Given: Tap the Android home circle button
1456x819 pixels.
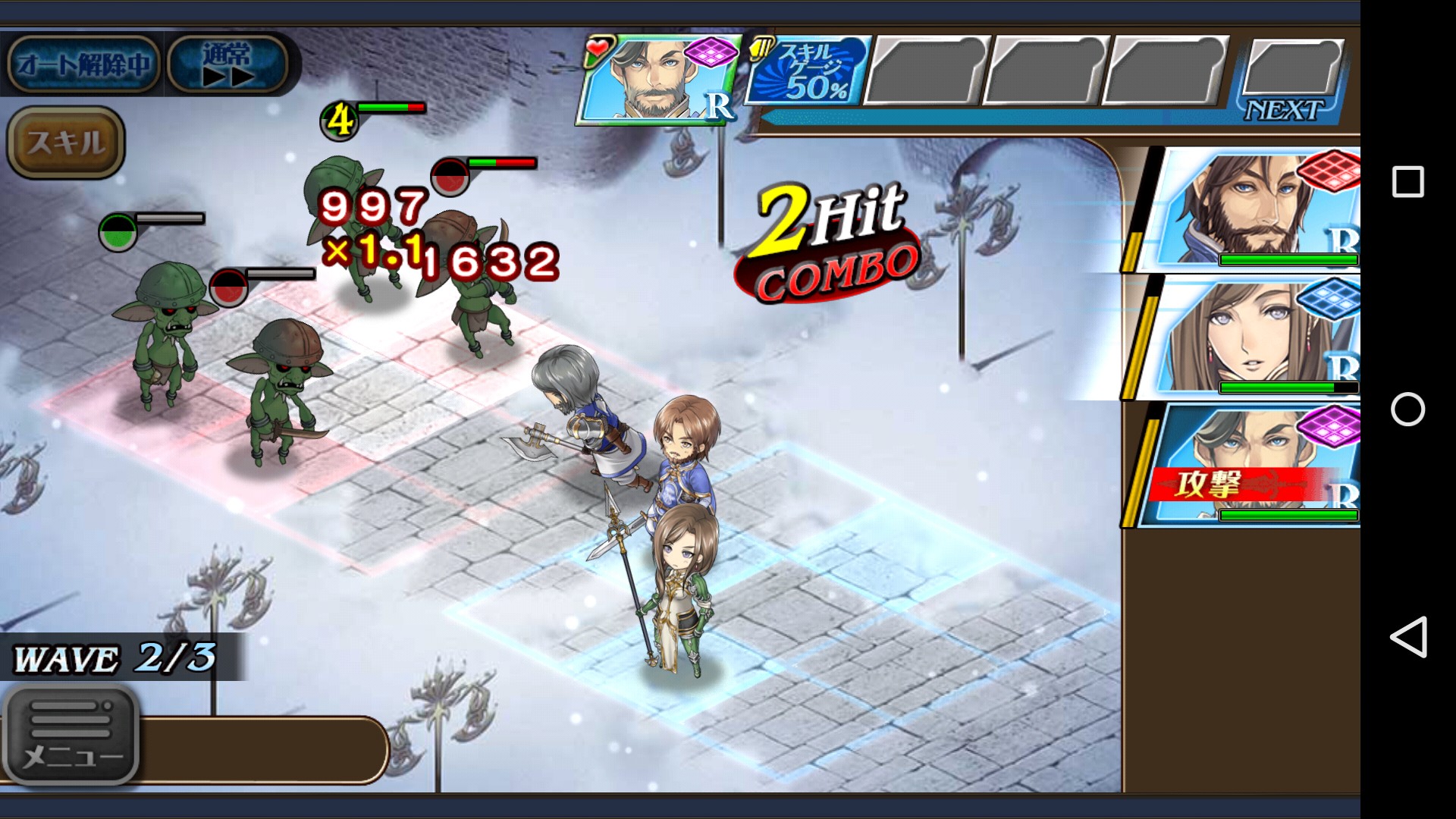Looking at the screenshot, I should (x=1407, y=409).
